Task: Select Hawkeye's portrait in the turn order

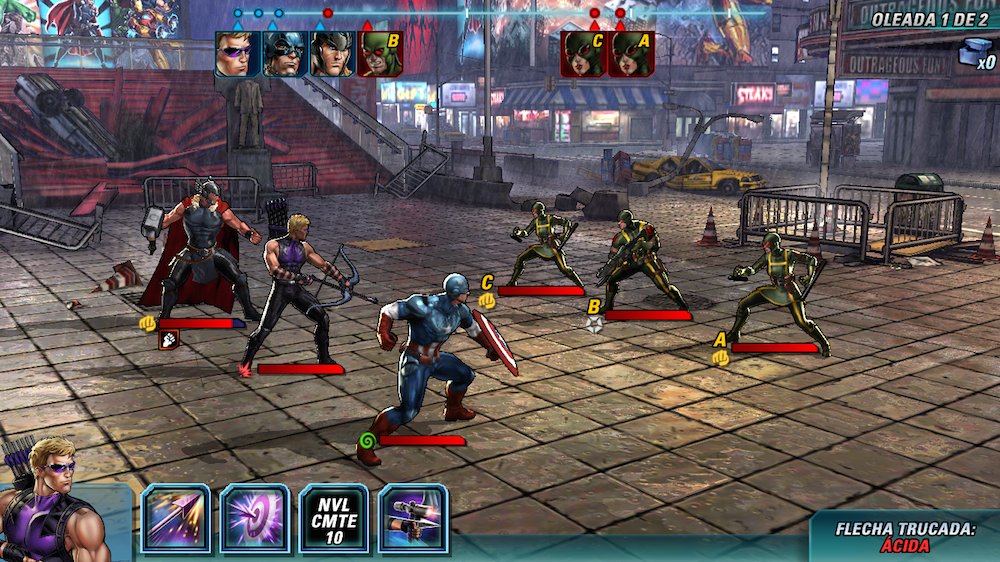Action: pyautogui.click(x=237, y=54)
